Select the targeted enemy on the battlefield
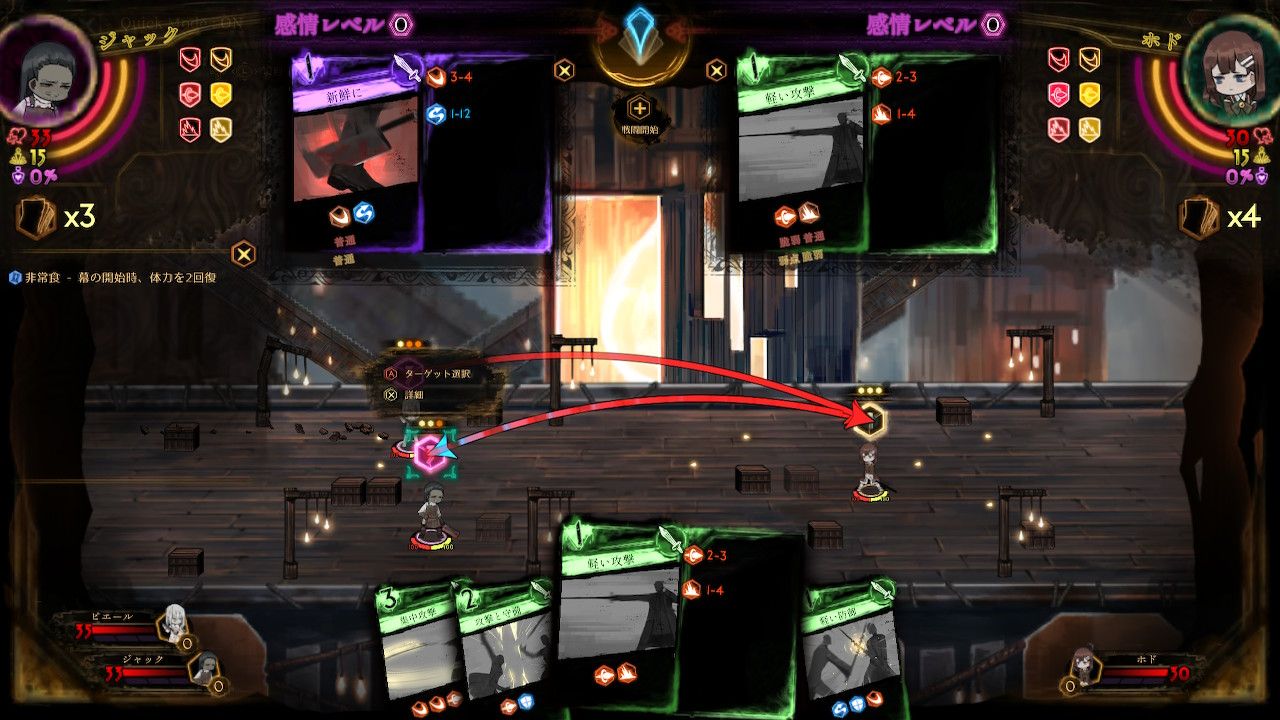This screenshot has width=1280, height=720. (x=868, y=465)
